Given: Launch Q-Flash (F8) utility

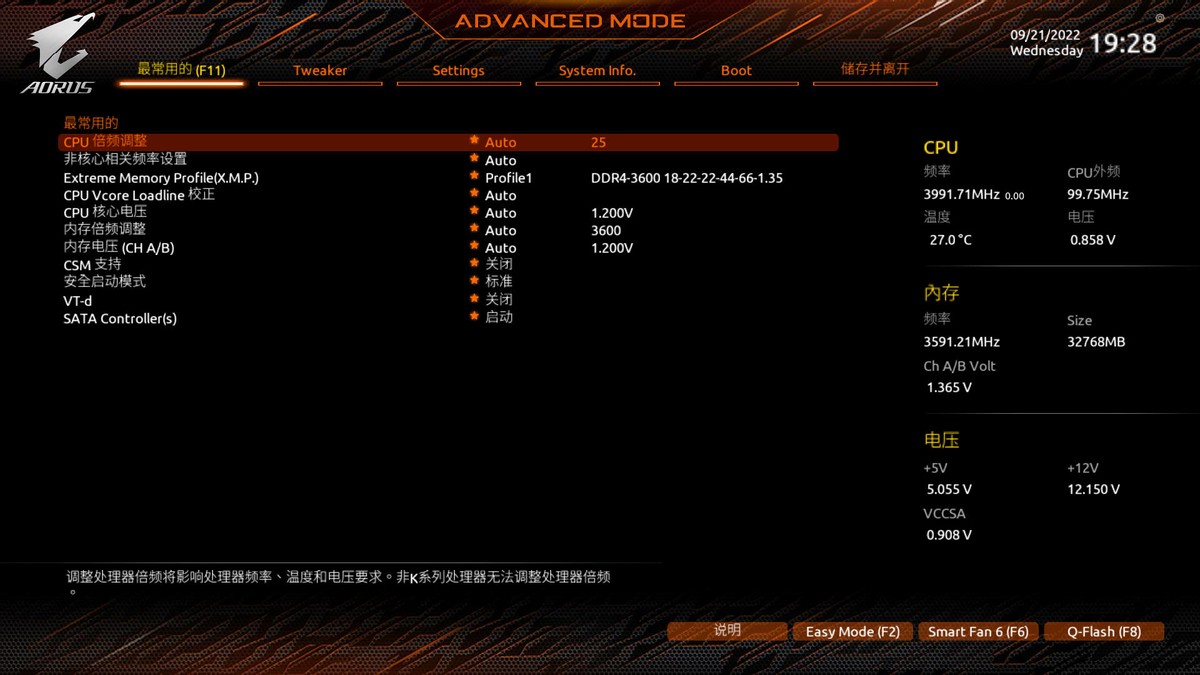Looking at the screenshot, I should (x=1104, y=632).
